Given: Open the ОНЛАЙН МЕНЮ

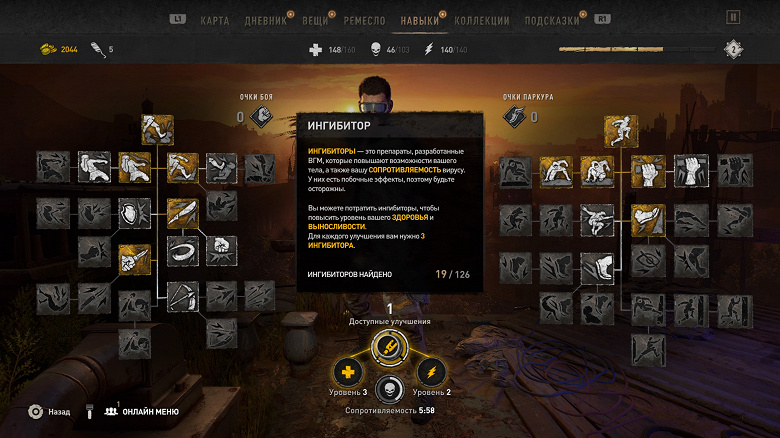Looking at the screenshot, I should tap(140, 411).
